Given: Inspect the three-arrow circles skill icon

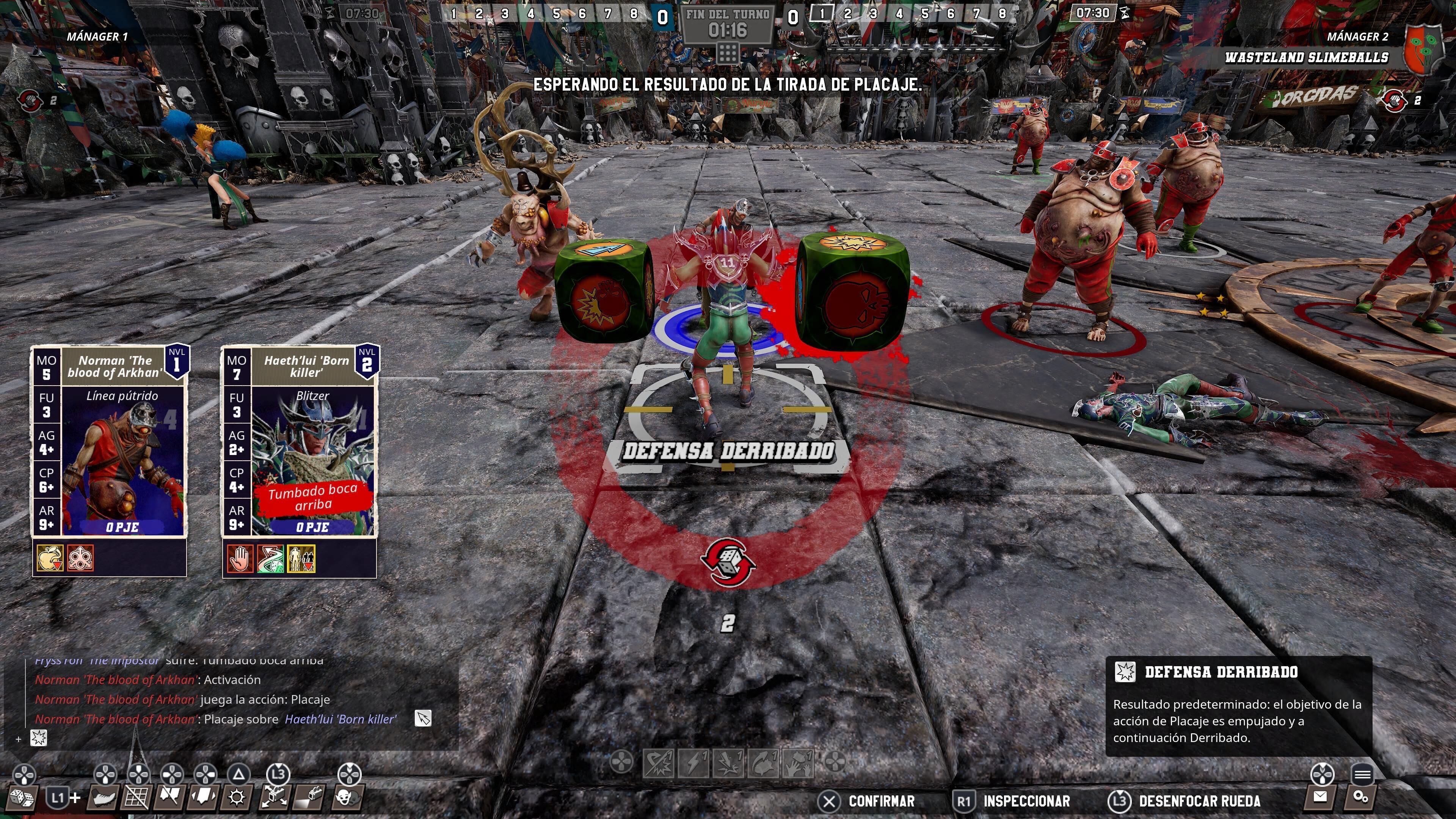Looking at the screenshot, I should click(x=80, y=559).
